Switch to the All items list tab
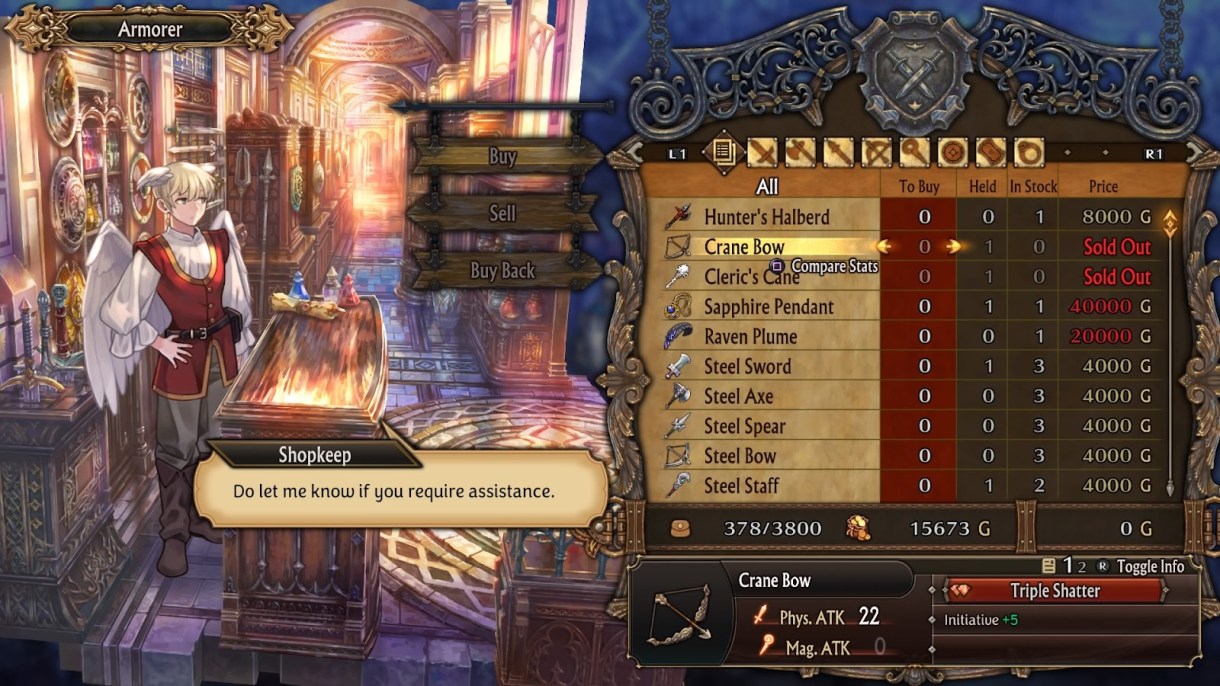The height and width of the screenshot is (686, 1220). pos(721,153)
